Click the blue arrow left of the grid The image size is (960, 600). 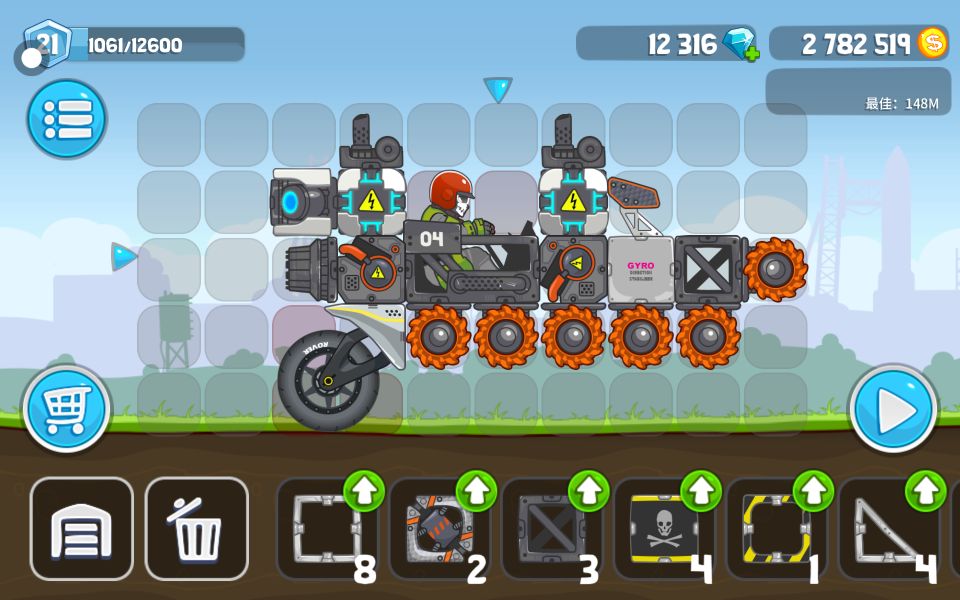click(123, 257)
